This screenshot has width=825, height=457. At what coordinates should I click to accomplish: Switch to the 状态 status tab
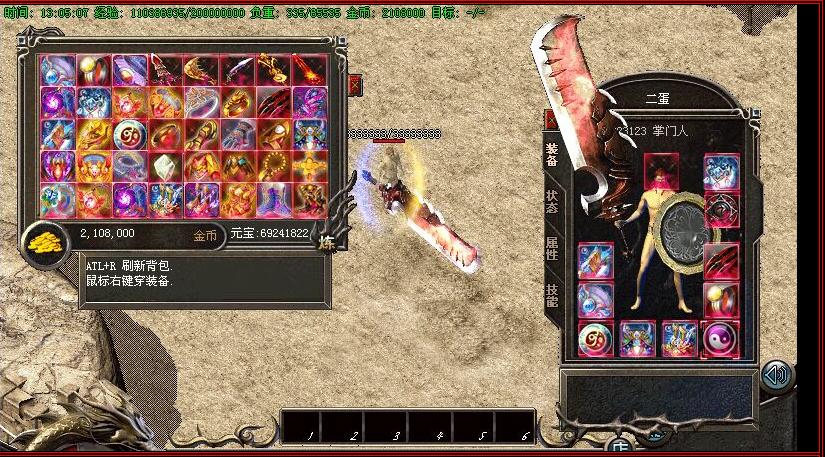pyautogui.click(x=552, y=202)
